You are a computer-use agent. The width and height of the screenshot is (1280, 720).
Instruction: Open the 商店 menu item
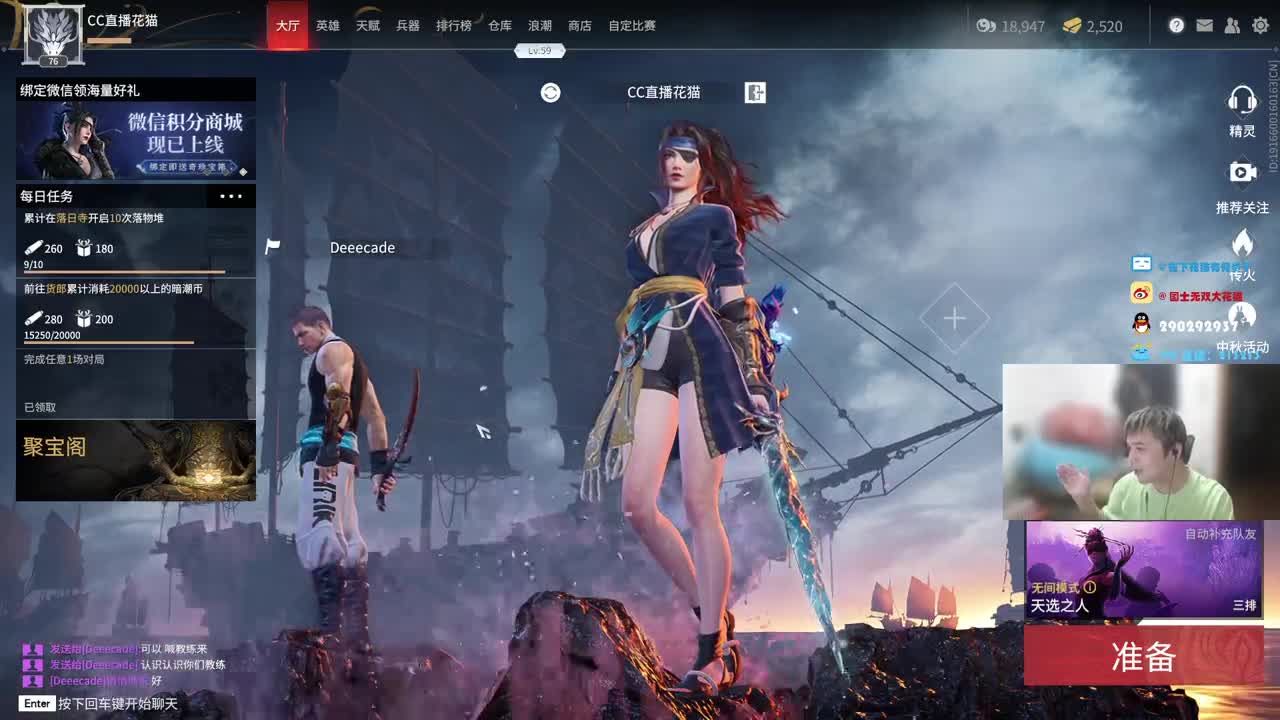pos(582,25)
